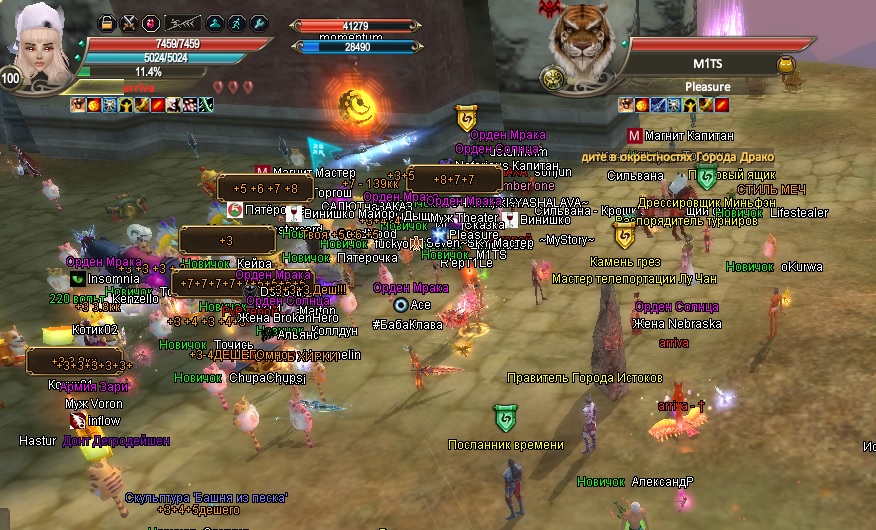This screenshot has height=530, width=876.
Task: Click the pink gem hexagon icon
Action: [151, 23]
